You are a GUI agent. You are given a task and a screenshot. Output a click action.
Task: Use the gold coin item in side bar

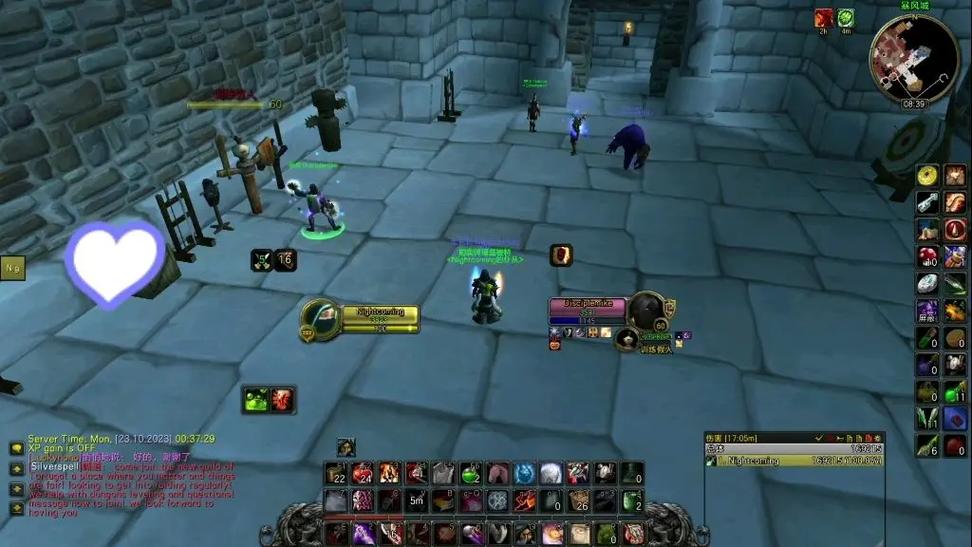[928, 176]
